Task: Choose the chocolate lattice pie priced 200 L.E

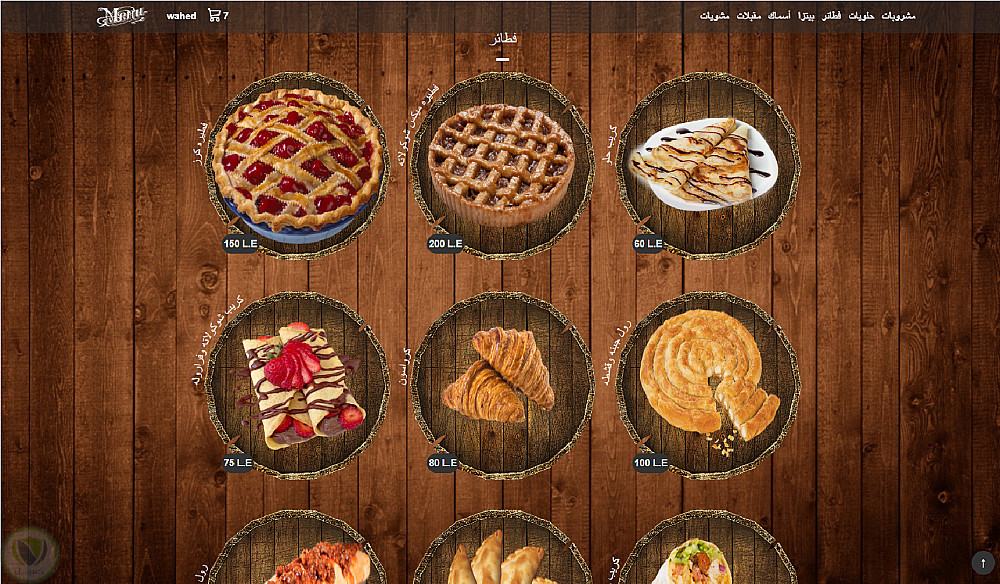Action: [501, 162]
